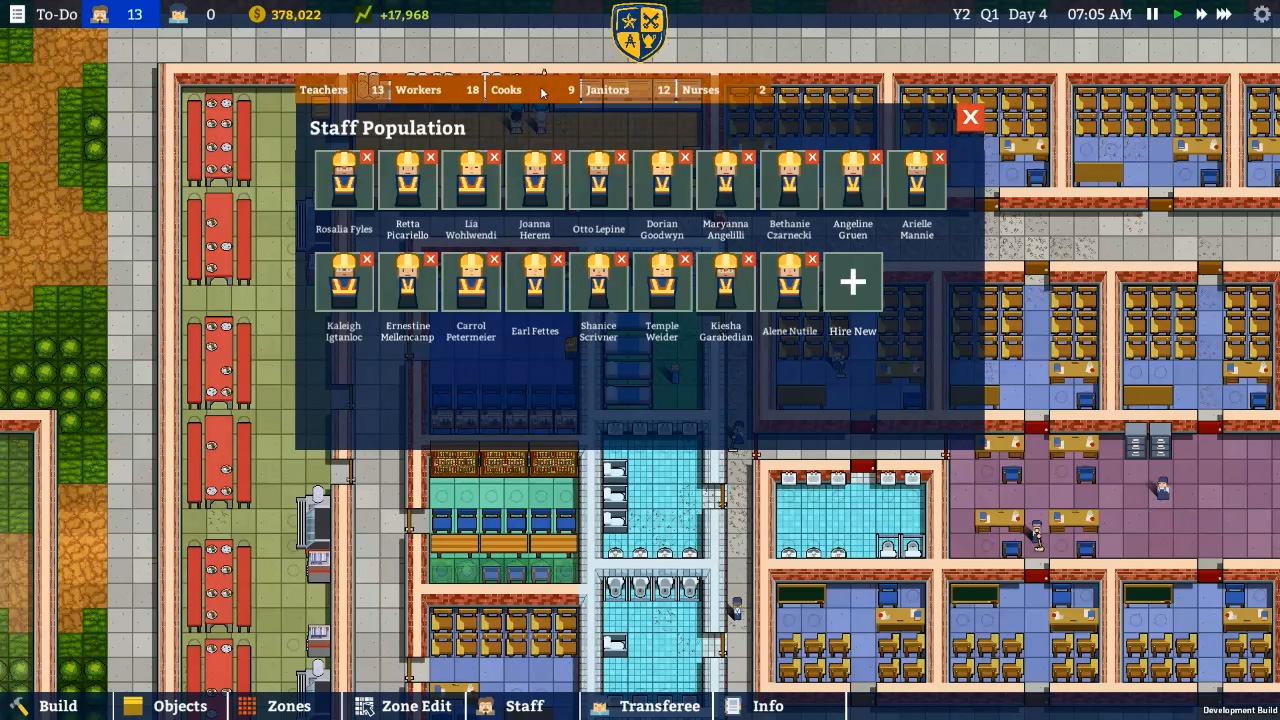This screenshot has width=1280, height=720.
Task: Click the Transferee icon in the bottom bar
Action: (599, 706)
